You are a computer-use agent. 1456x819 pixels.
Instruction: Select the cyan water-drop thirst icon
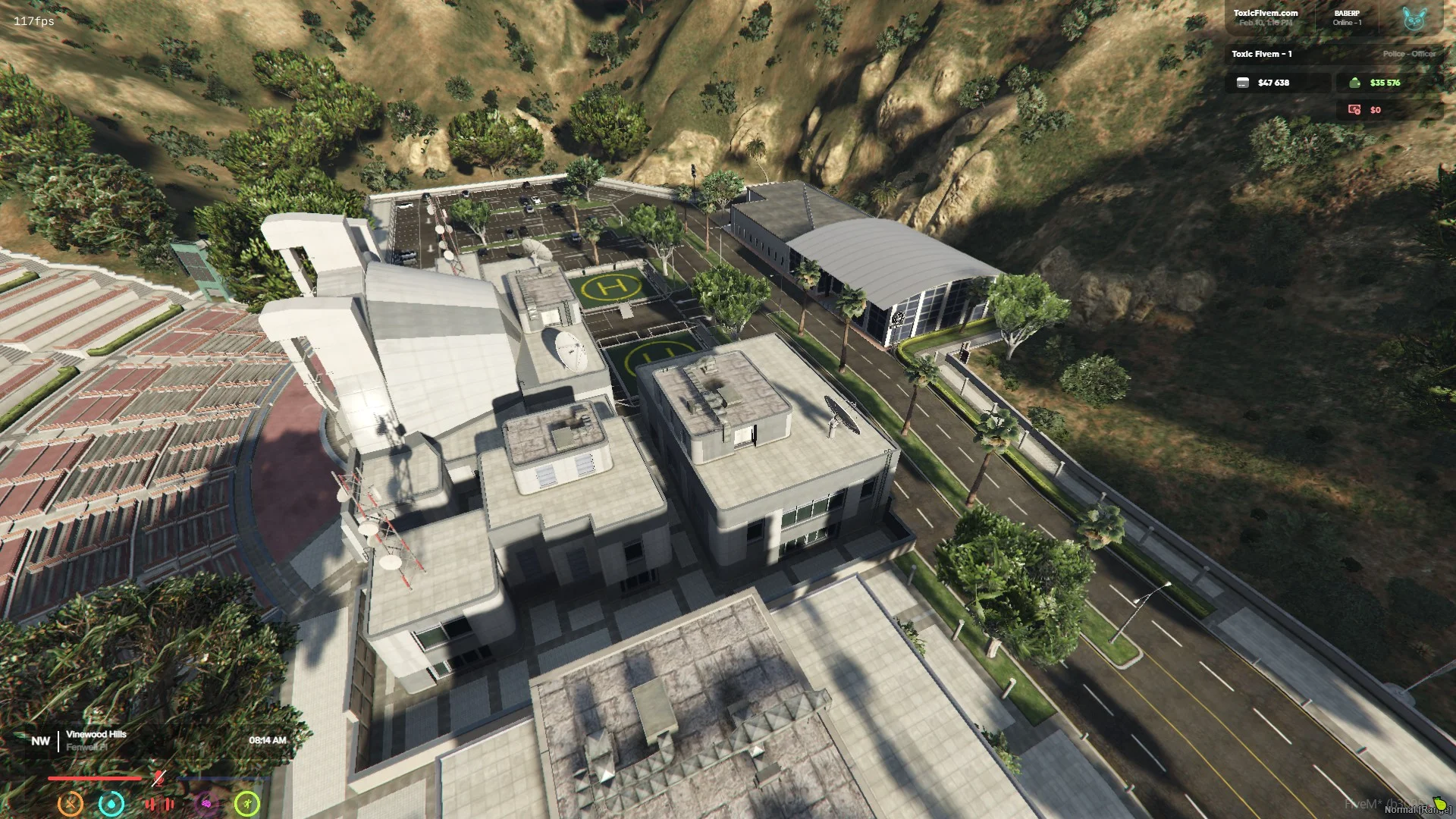(x=111, y=803)
